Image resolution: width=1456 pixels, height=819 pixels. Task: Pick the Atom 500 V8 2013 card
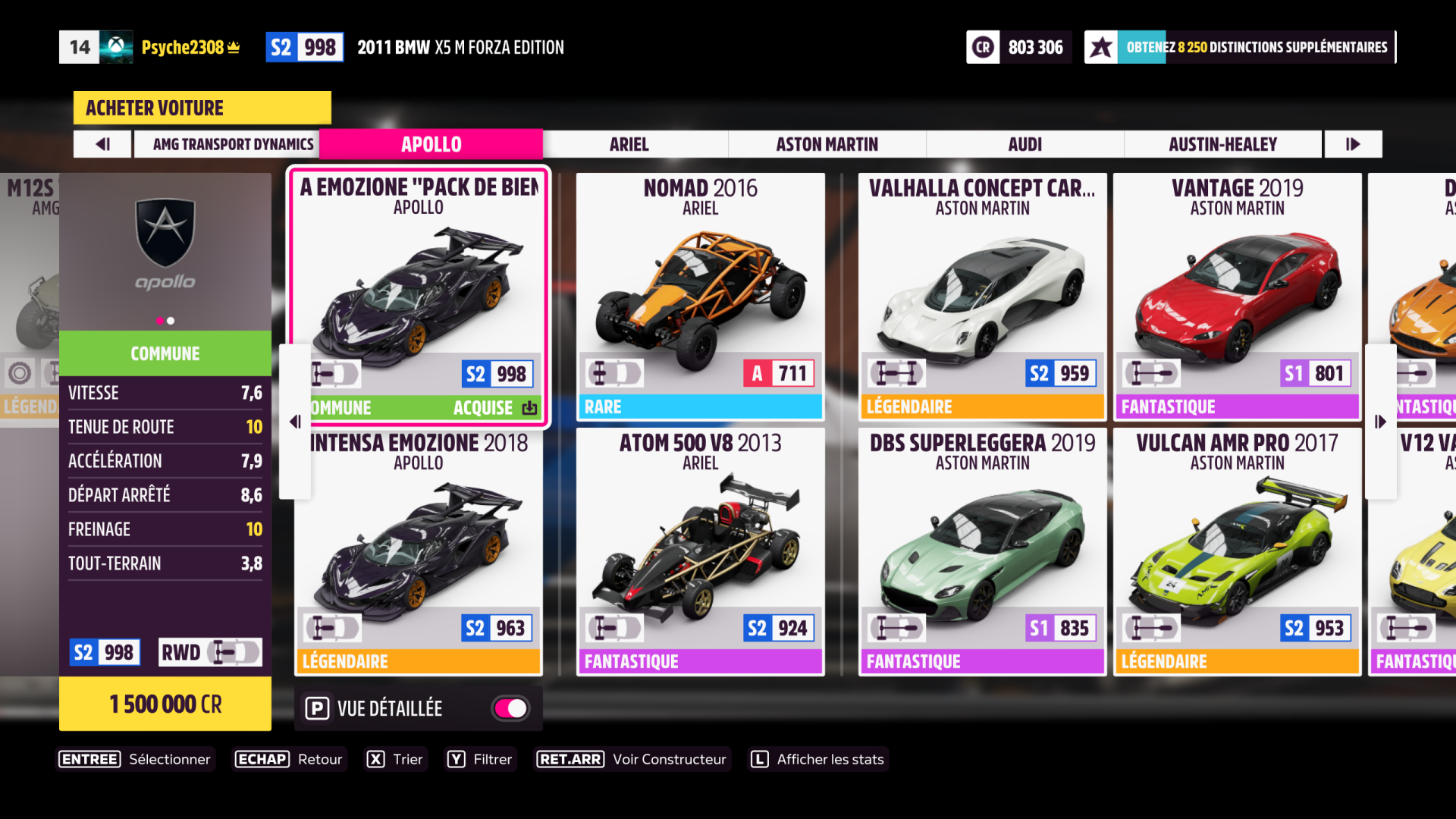coord(700,551)
